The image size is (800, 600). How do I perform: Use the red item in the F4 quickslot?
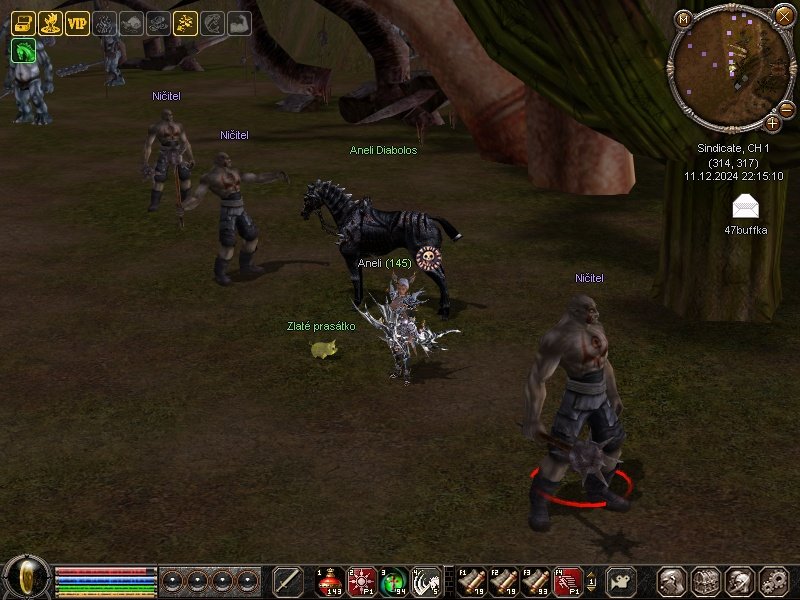pos(567,581)
